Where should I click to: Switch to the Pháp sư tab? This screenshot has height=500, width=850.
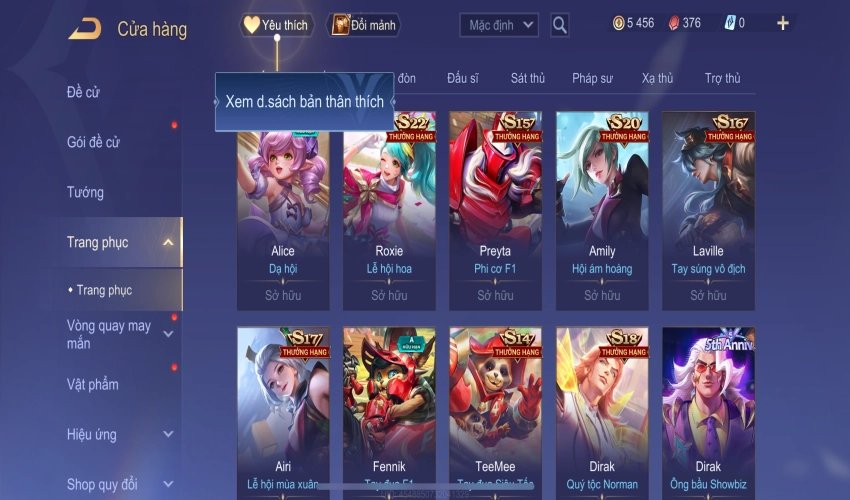pyautogui.click(x=592, y=78)
